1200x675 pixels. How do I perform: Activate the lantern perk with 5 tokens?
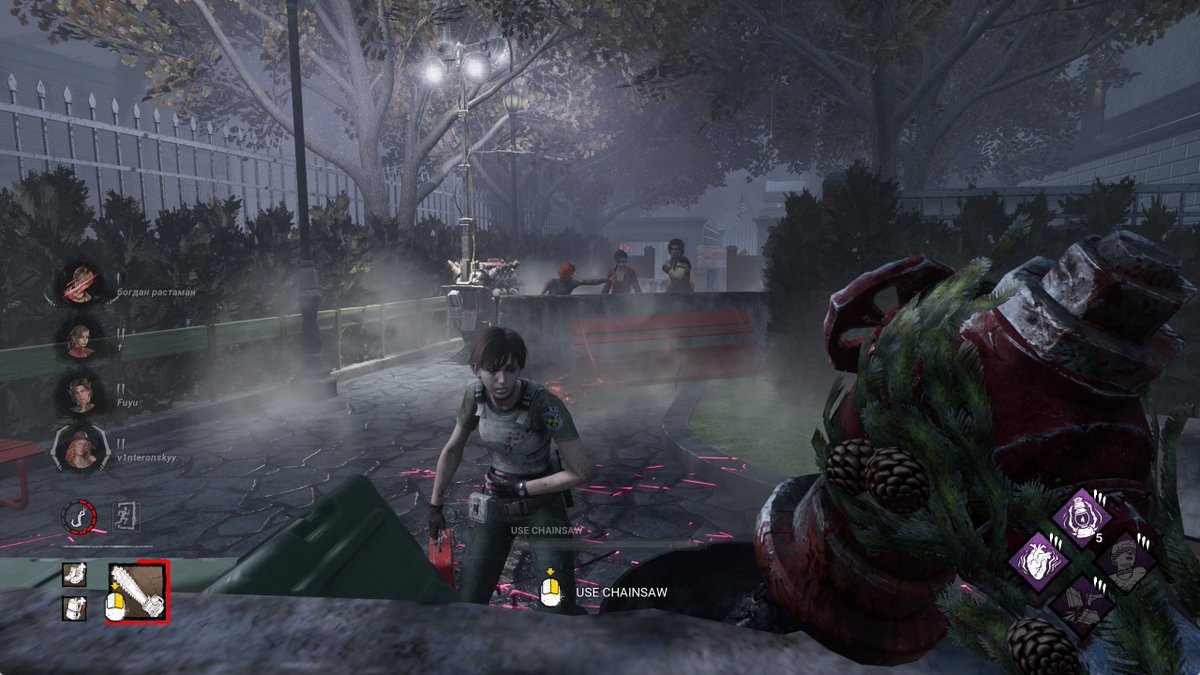[1082, 517]
